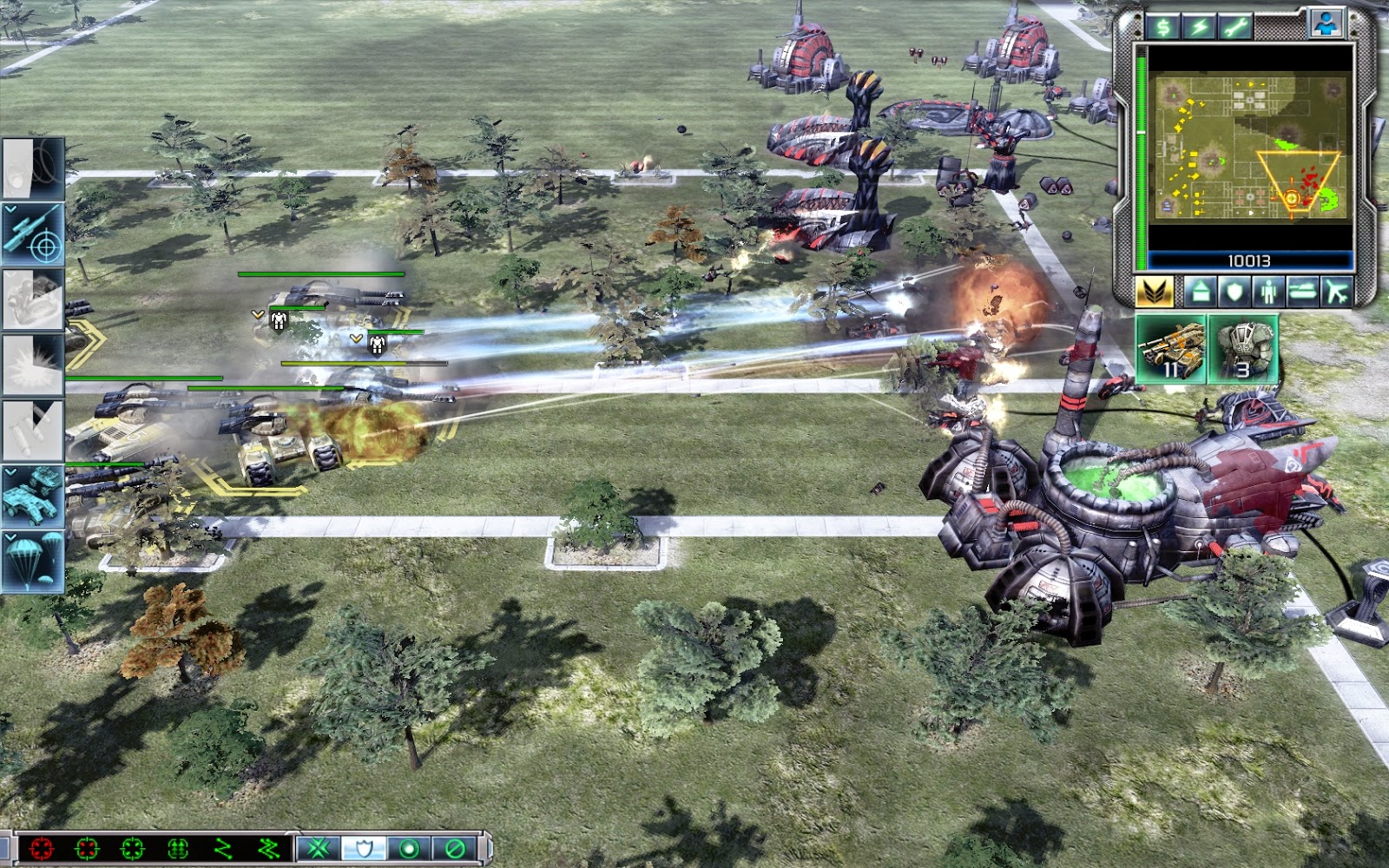Toggle the guard stance shield button
Image resolution: width=1389 pixels, height=868 pixels.
(362, 848)
